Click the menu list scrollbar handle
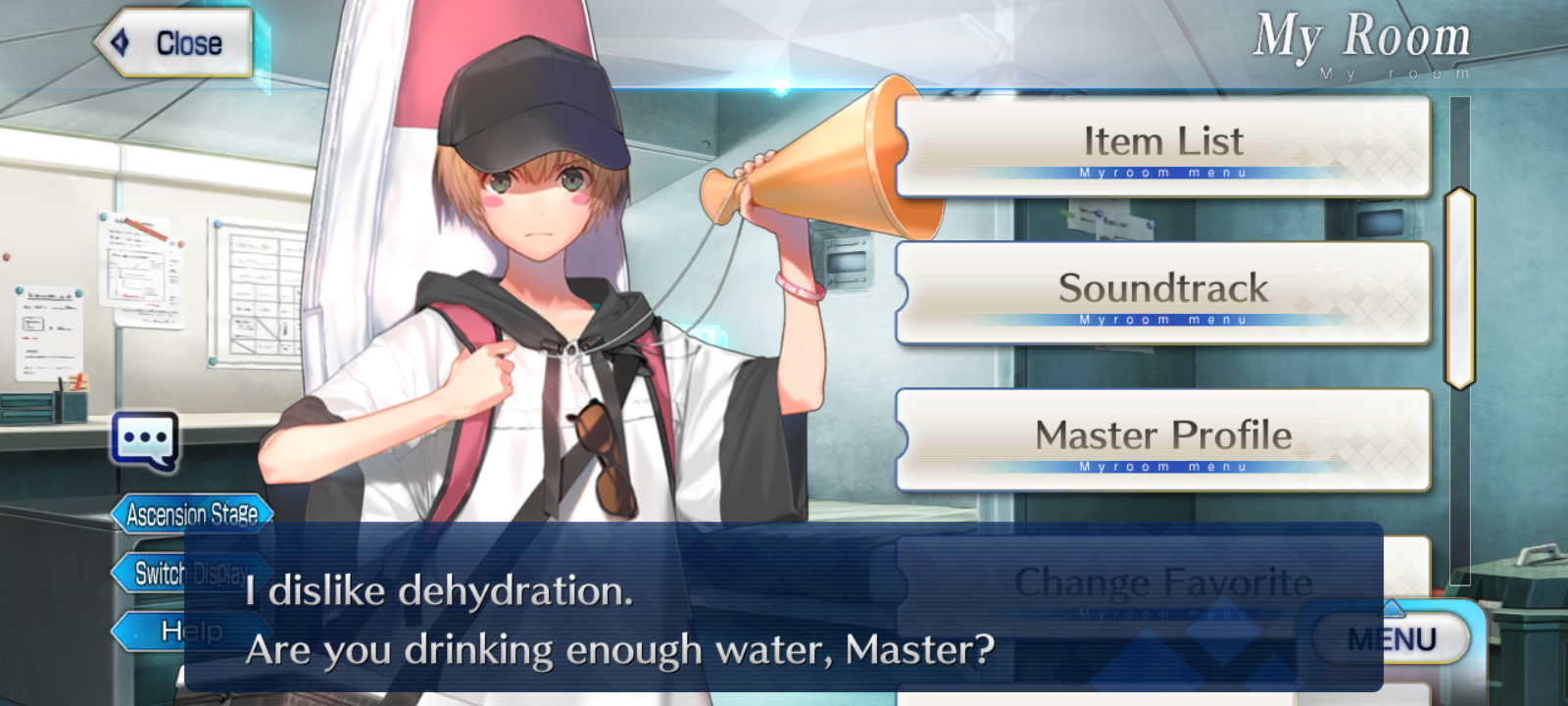1568x706 pixels. point(1459,287)
